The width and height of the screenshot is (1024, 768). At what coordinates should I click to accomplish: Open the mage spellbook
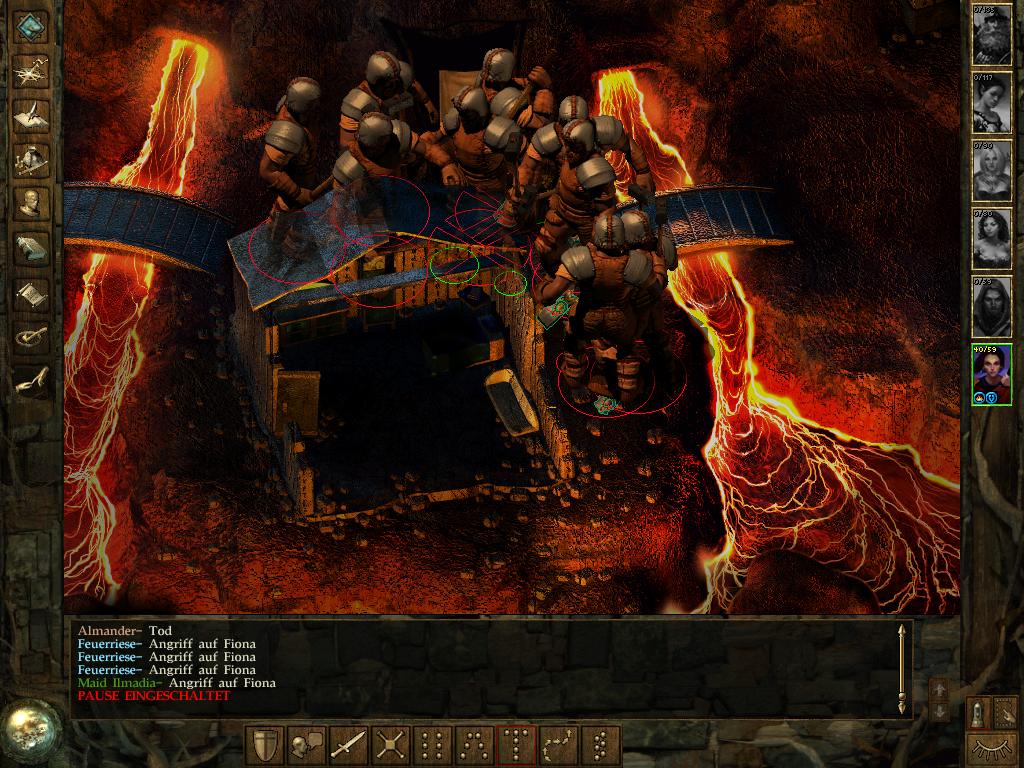click(x=32, y=248)
